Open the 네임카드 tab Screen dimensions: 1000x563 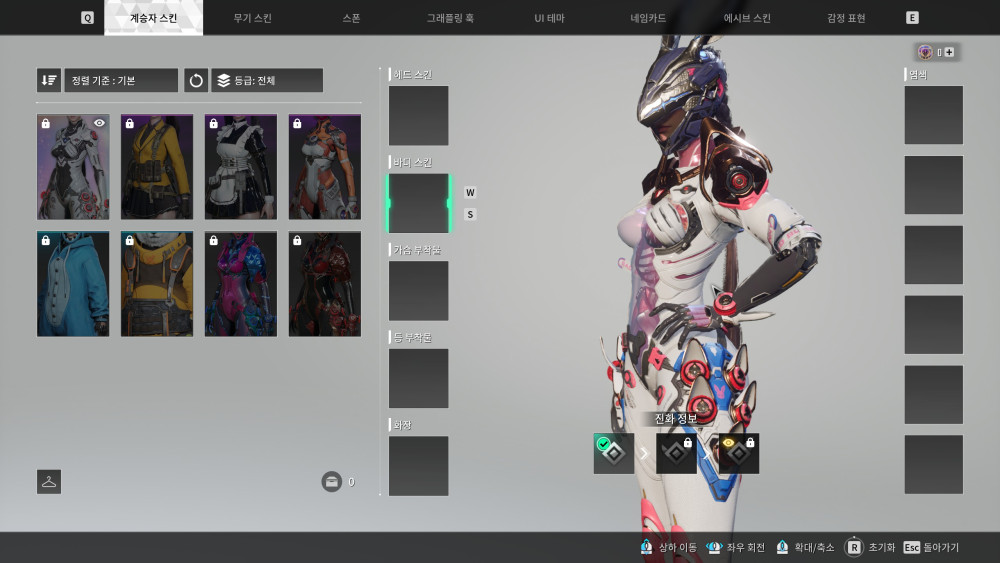(x=648, y=18)
